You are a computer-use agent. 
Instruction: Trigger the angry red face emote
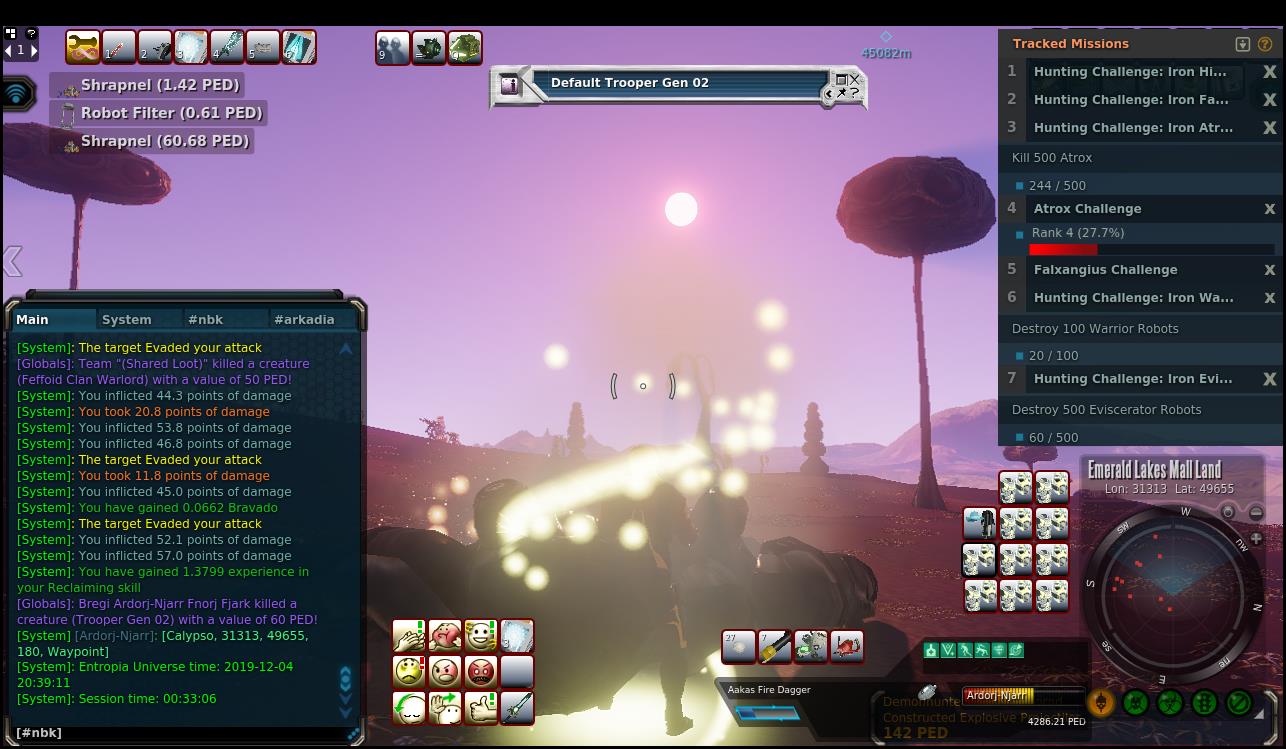point(481,671)
